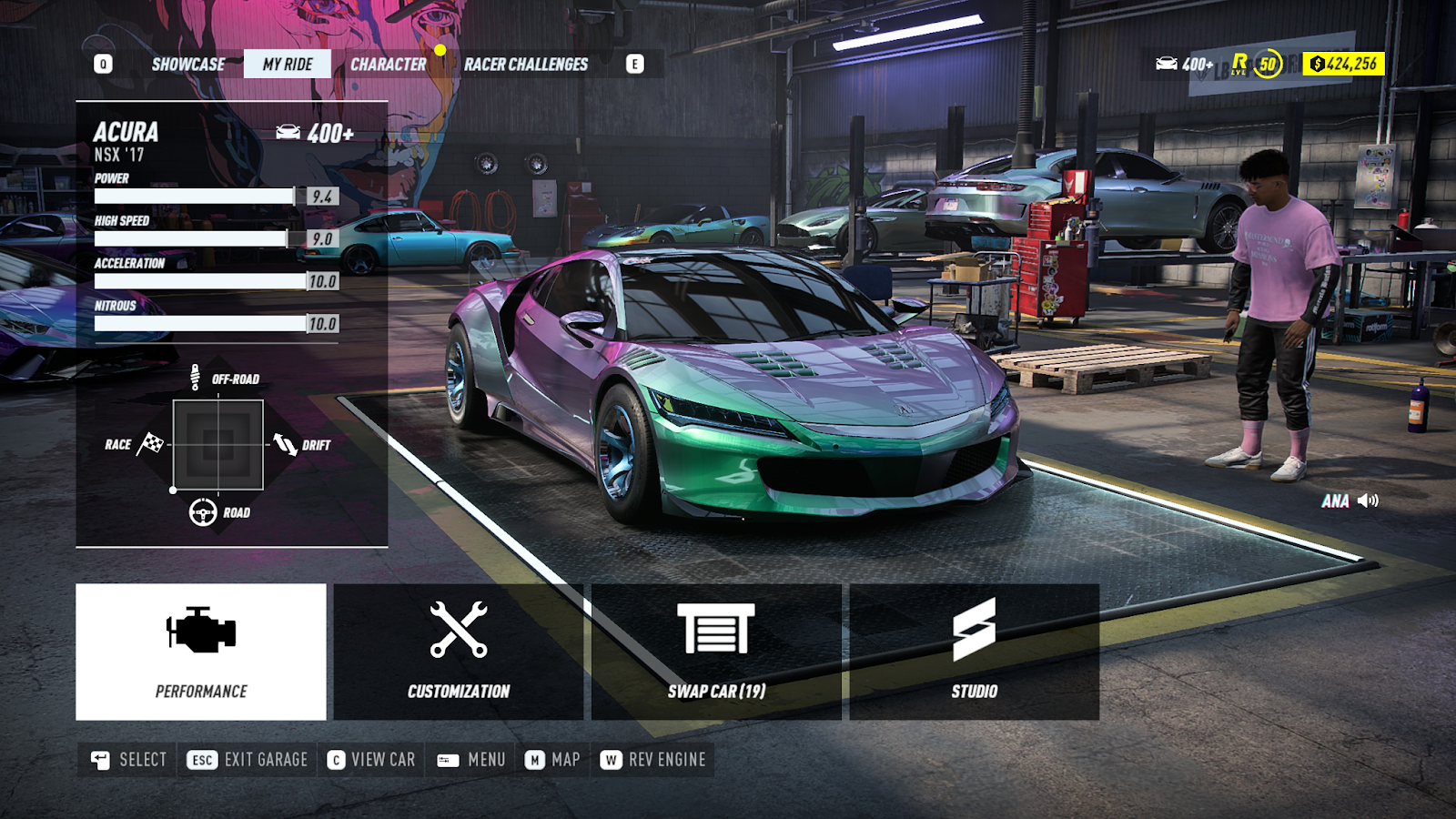Click the Select prompt in bottom bar
Screen dimensions: 1456x819
click(x=129, y=760)
